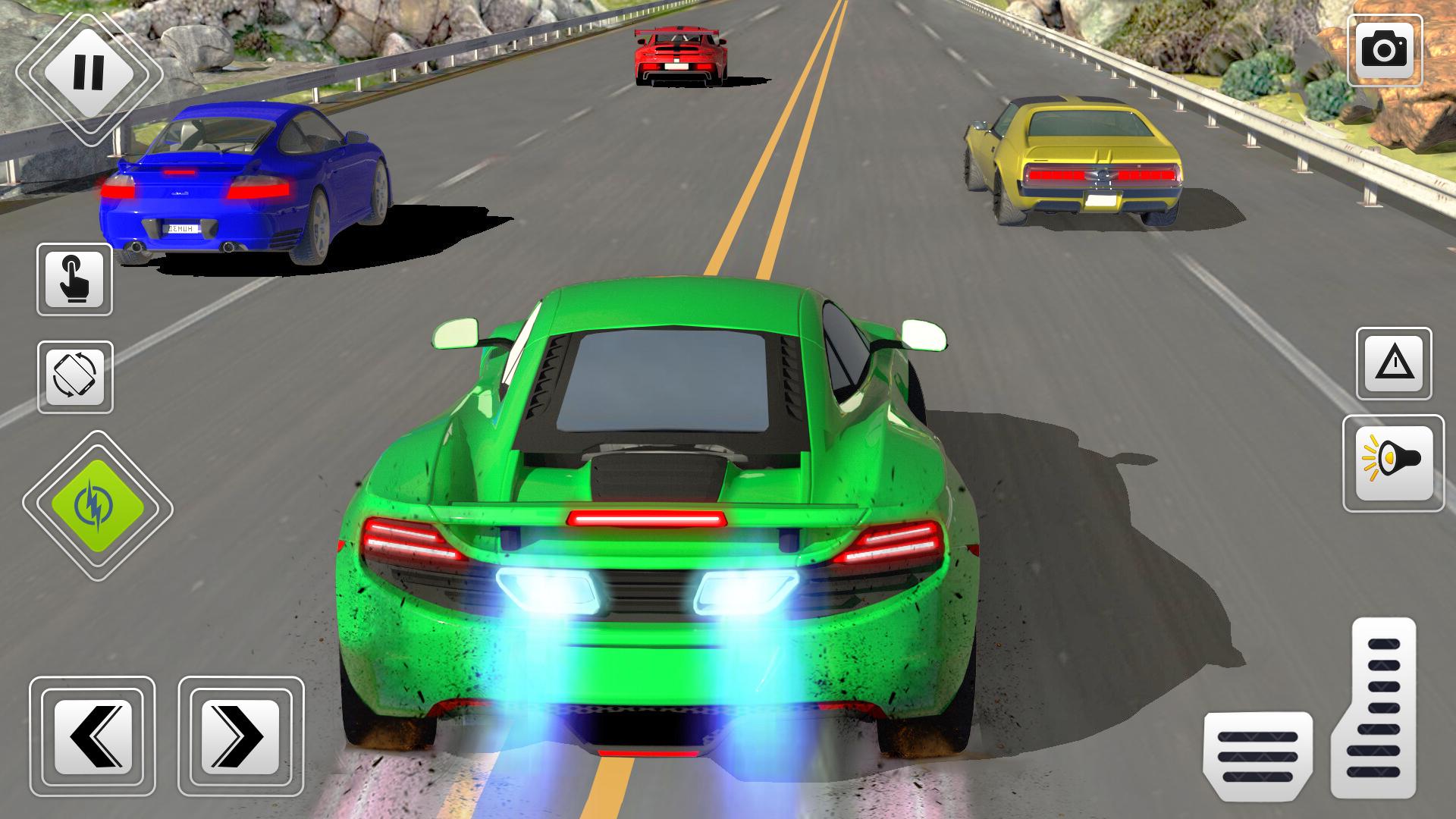Open the pause menu
Screen dimensions: 1456x819
pos(88,72)
